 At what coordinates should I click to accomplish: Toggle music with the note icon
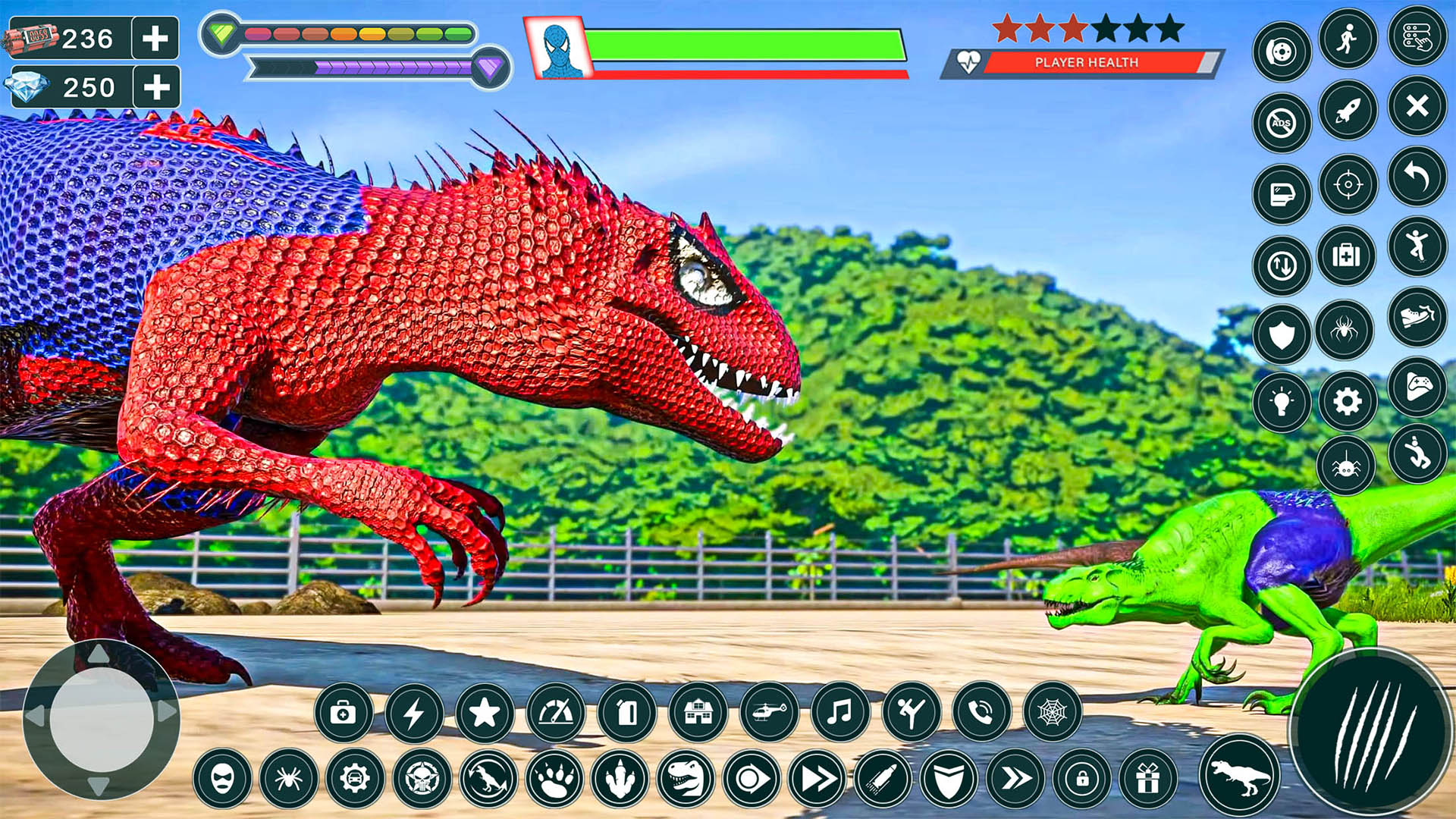pyautogui.click(x=839, y=713)
